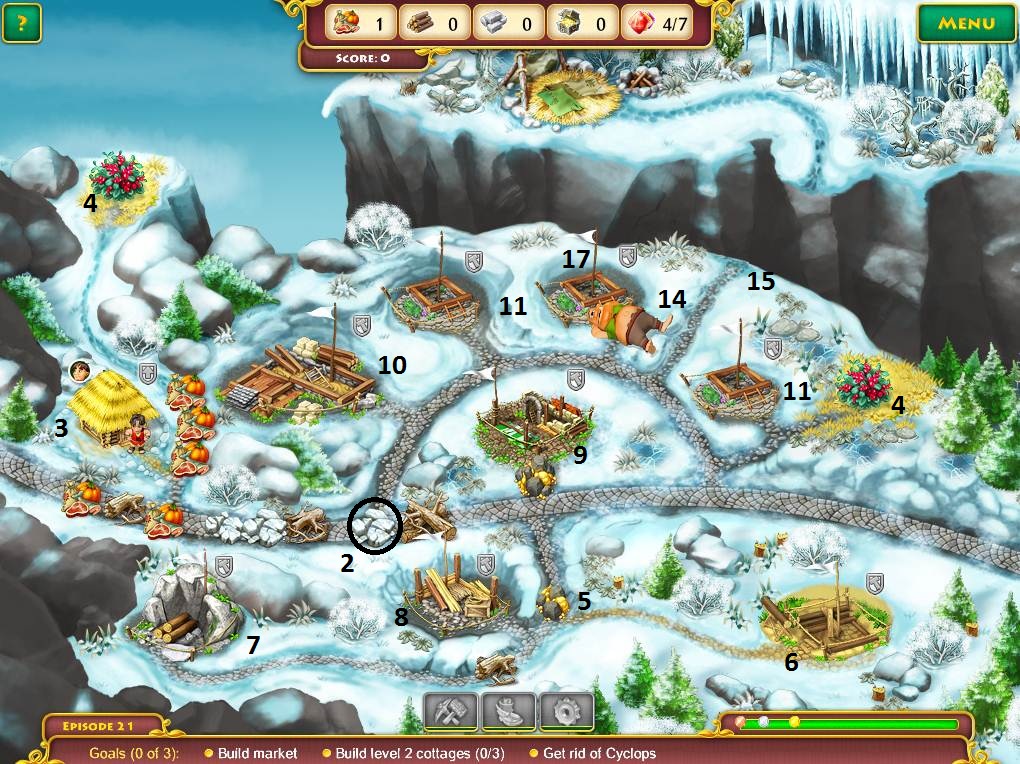Open the game MENU
The width and height of the screenshot is (1020, 764).
(x=966, y=23)
